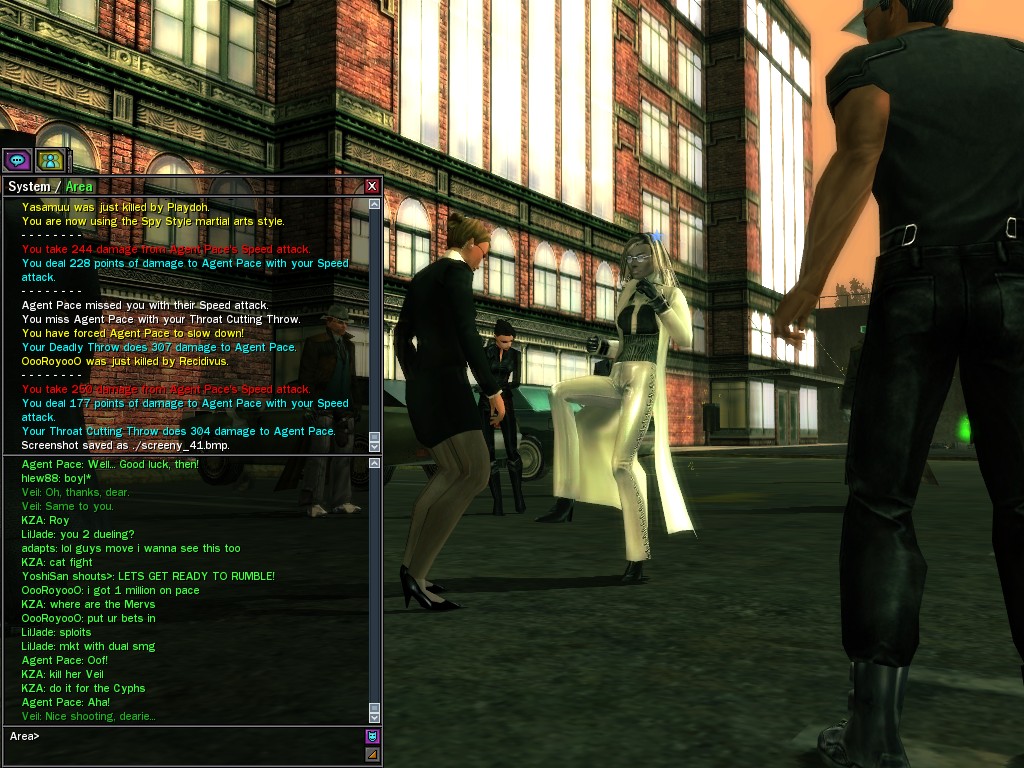Select the green Area channel label
This screenshot has width=1024, height=768.
pos(79,187)
